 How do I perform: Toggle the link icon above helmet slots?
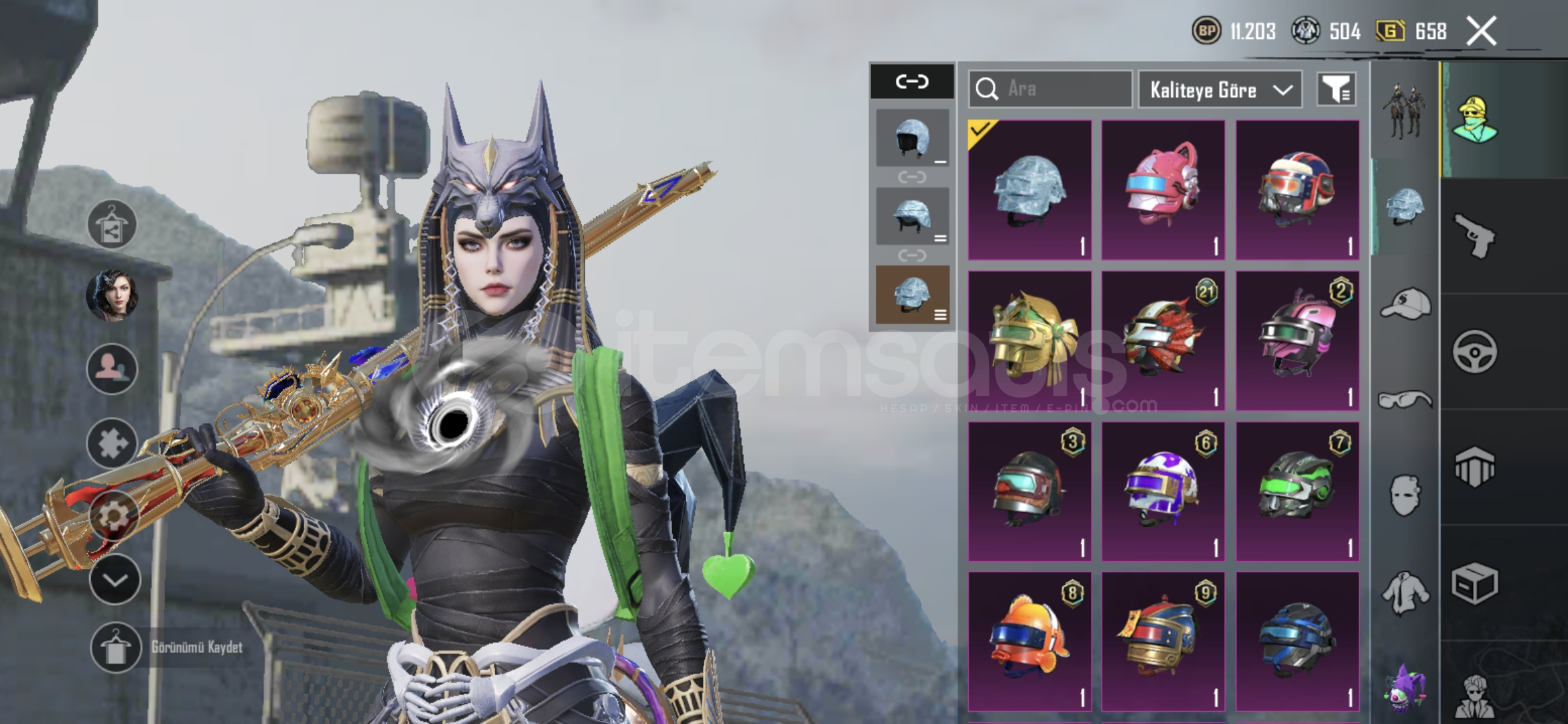pyautogui.click(x=912, y=82)
